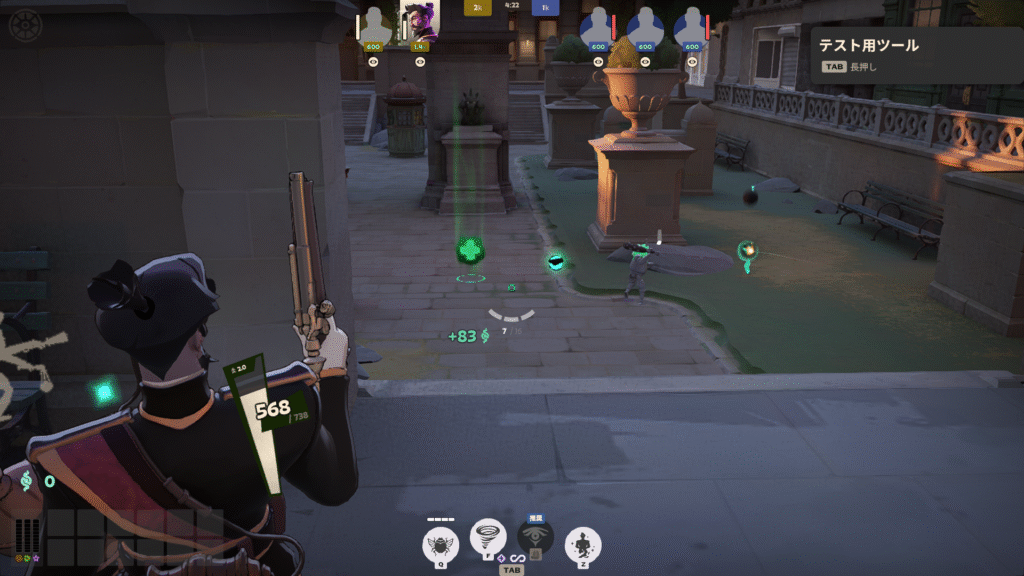Image resolution: width=1024 pixels, height=576 pixels.
Task: Select the purple-haired hero portrait
Action: 419,22
